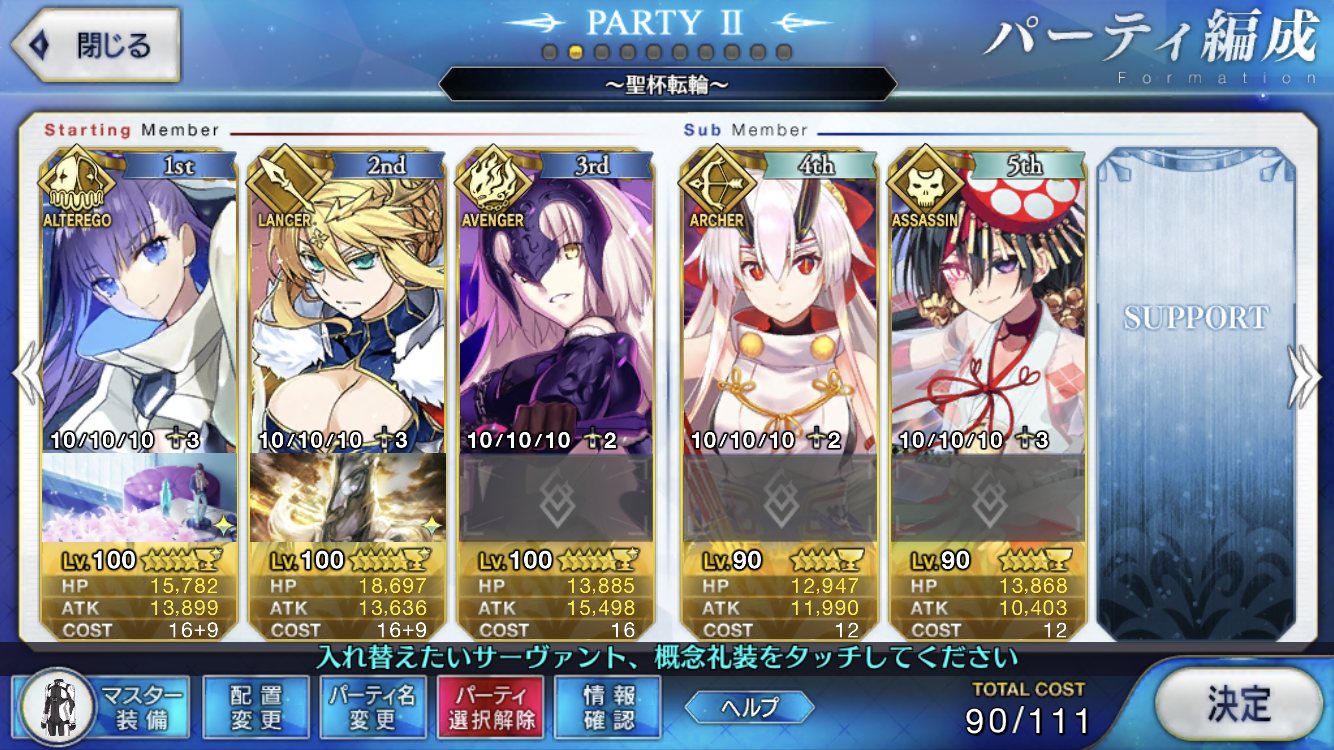Change the Alterego's cake craft essence
Image resolution: width=1334 pixels, height=750 pixels.
click(x=139, y=497)
